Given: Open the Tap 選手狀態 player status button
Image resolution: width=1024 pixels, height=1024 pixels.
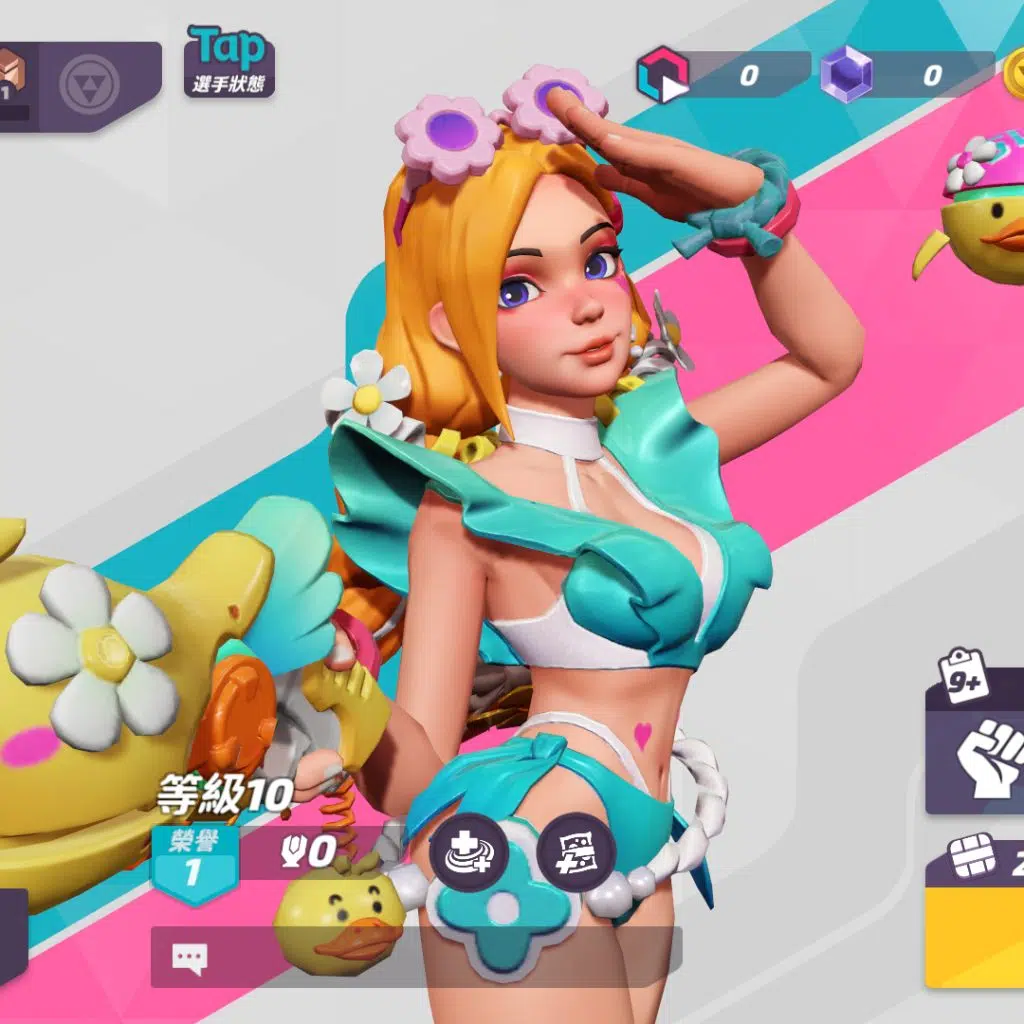Looking at the screenshot, I should (229, 62).
